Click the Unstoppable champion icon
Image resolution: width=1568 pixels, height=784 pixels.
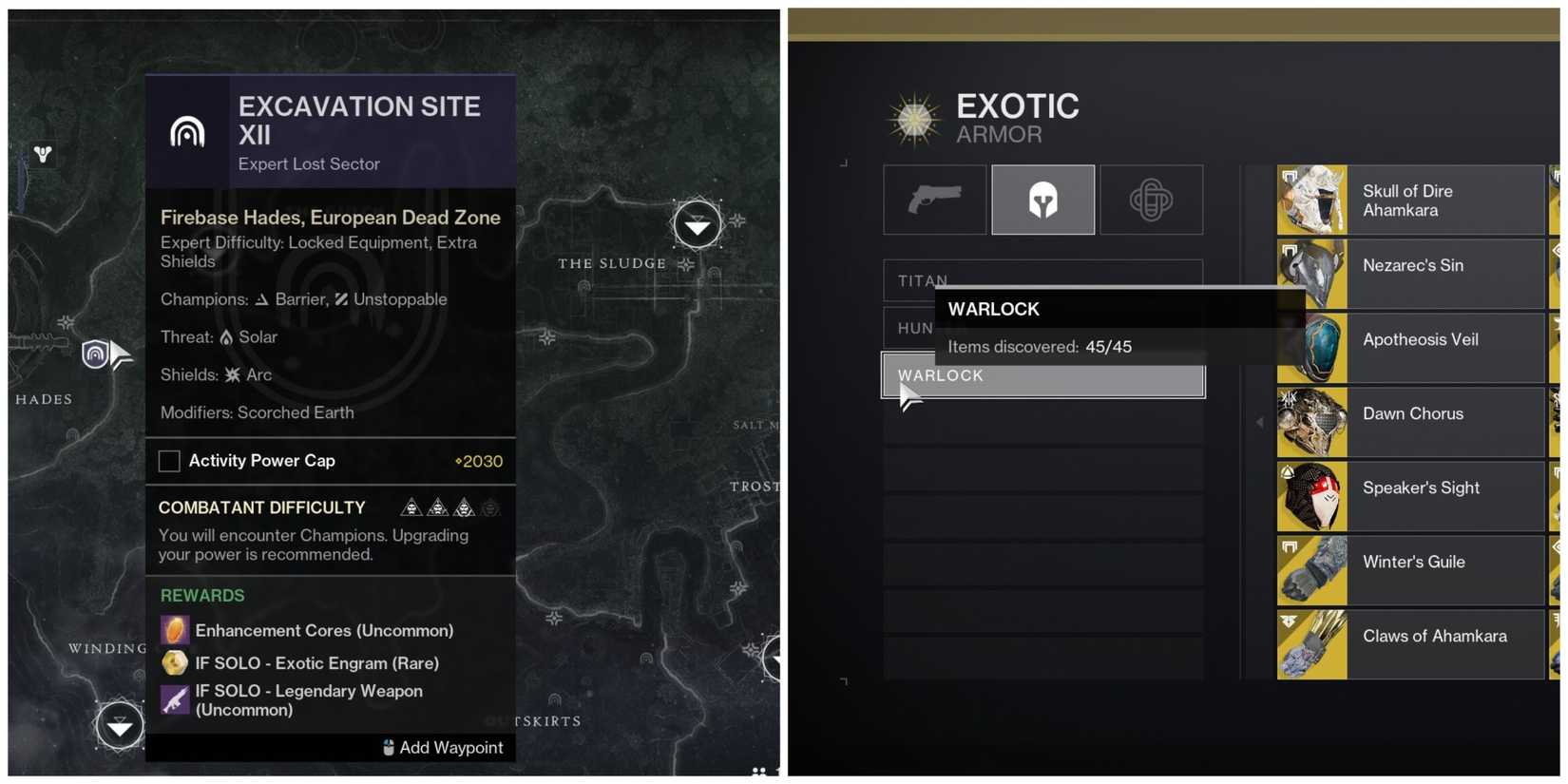click(343, 298)
